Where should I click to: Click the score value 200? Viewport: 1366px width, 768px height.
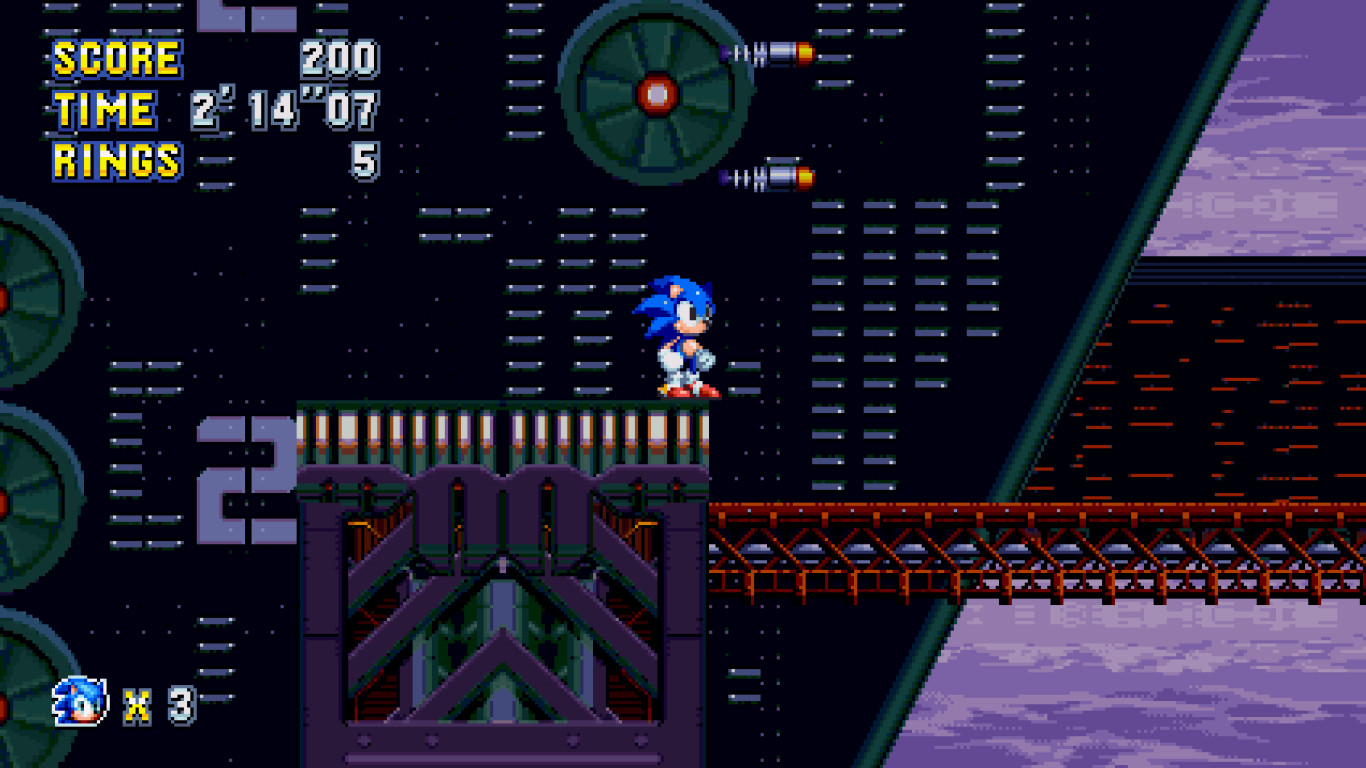coord(340,58)
